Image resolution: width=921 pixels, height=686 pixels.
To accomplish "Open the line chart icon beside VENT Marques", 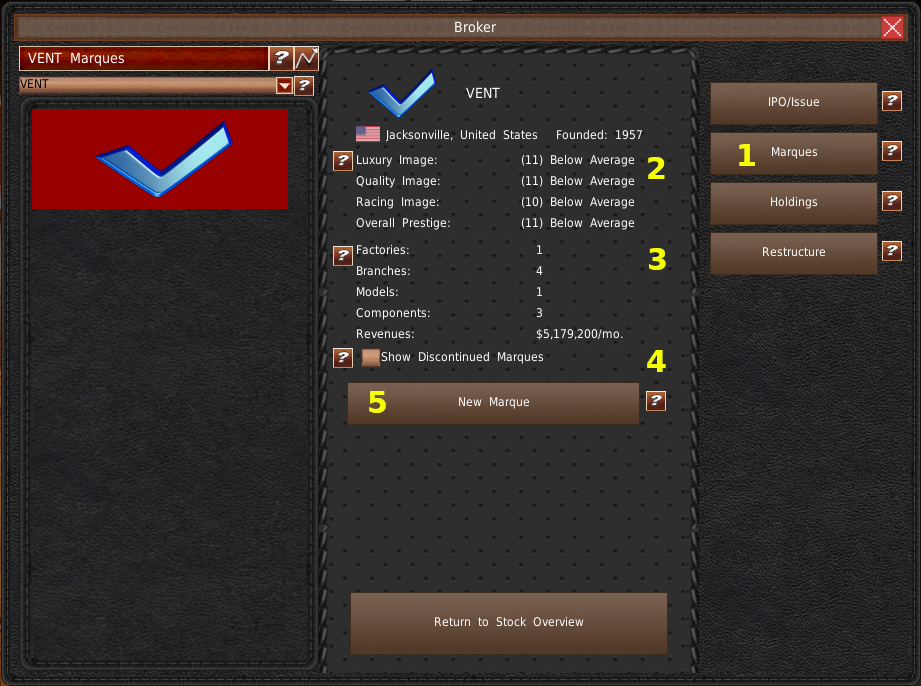I will click(x=306, y=59).
